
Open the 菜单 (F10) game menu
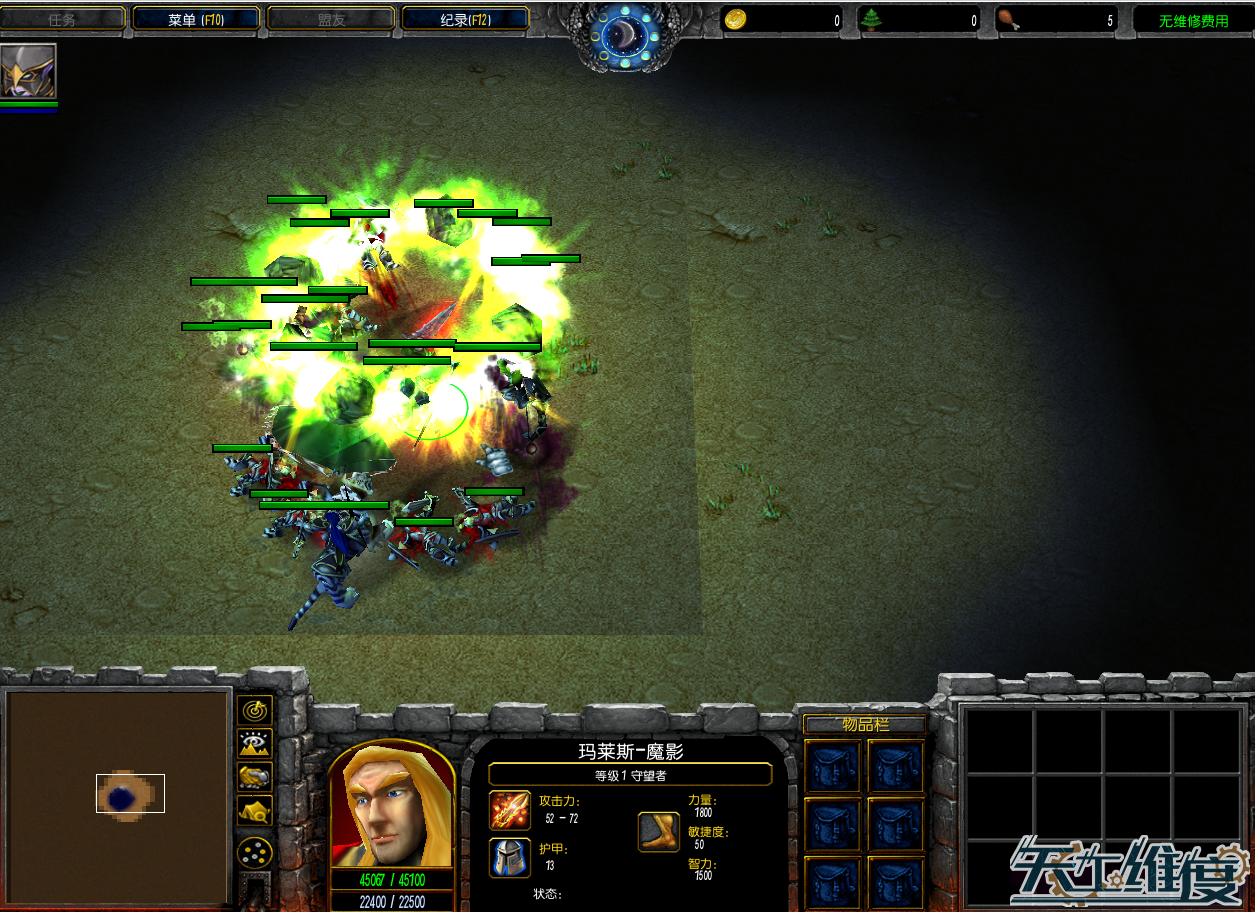[196, 19]
